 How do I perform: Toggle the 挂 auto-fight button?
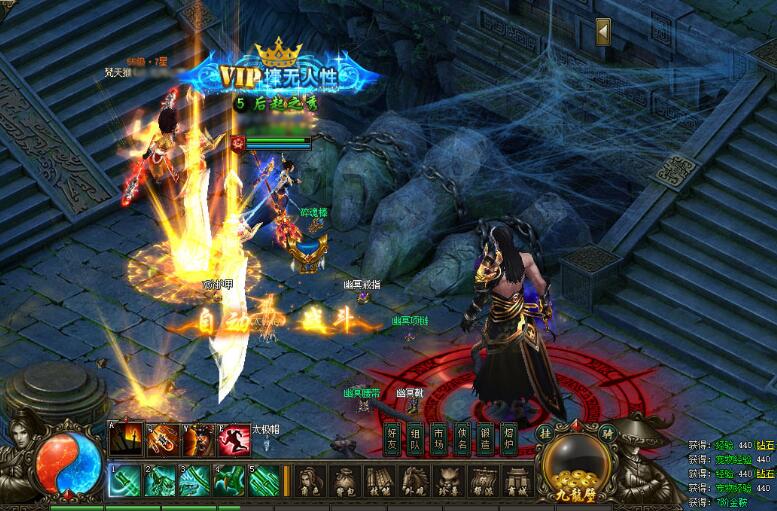(546, 433)
